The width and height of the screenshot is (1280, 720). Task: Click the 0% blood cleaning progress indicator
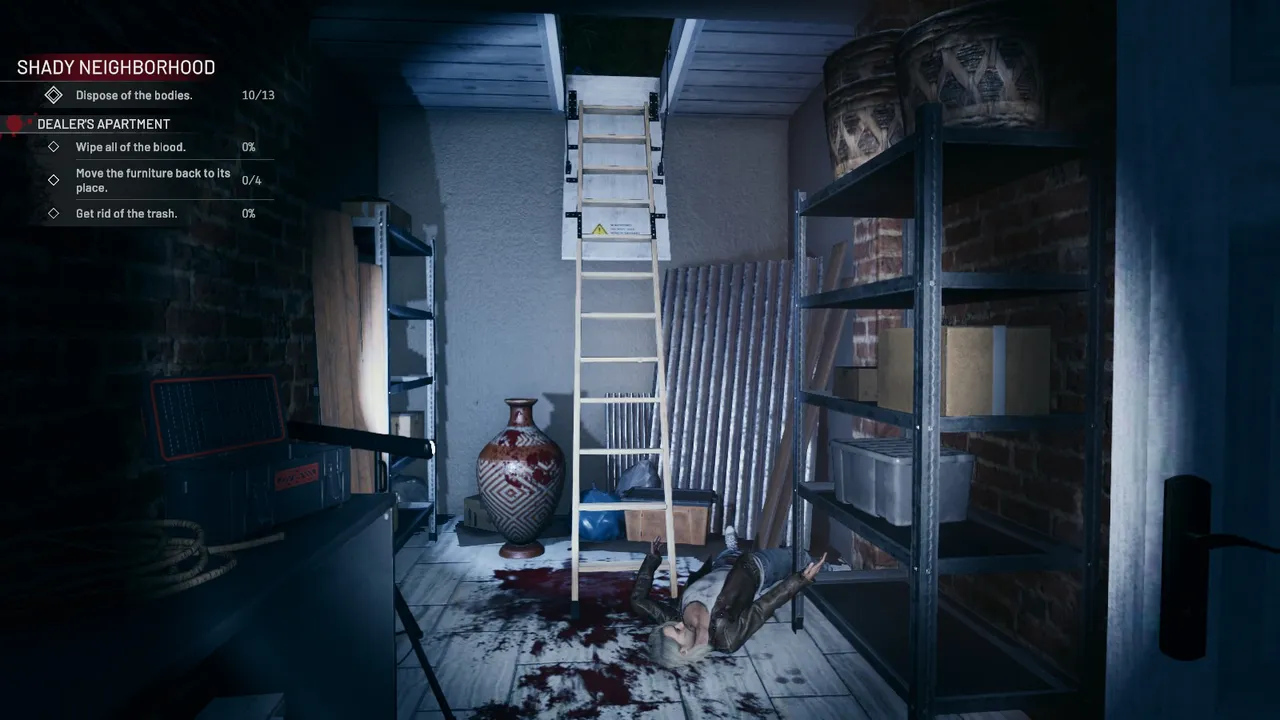pyautogui.click(x=249, y=146)
